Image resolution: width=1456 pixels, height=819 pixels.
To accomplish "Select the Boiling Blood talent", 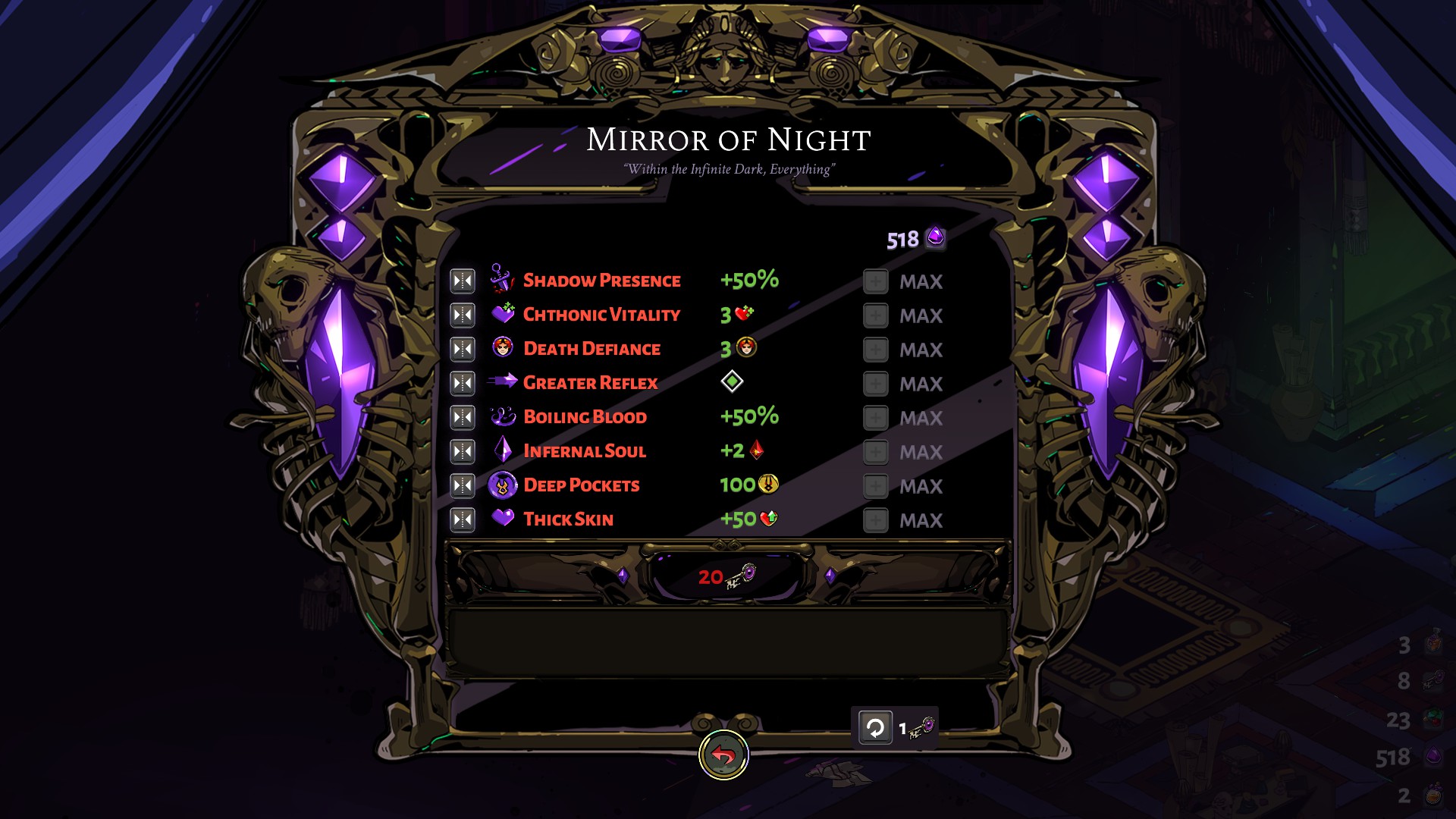I will [585, 417].
